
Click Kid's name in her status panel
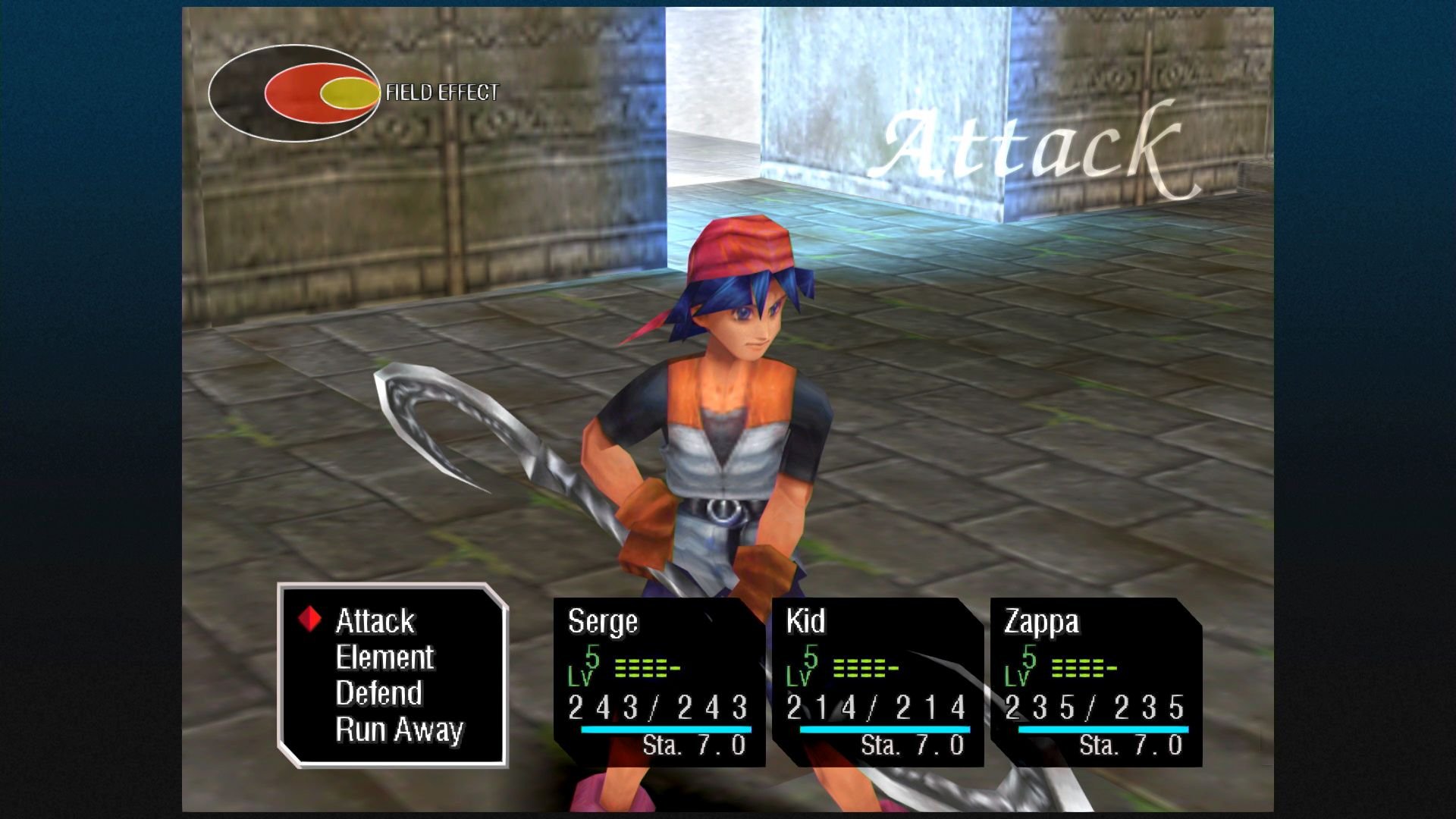pos(808,623)
